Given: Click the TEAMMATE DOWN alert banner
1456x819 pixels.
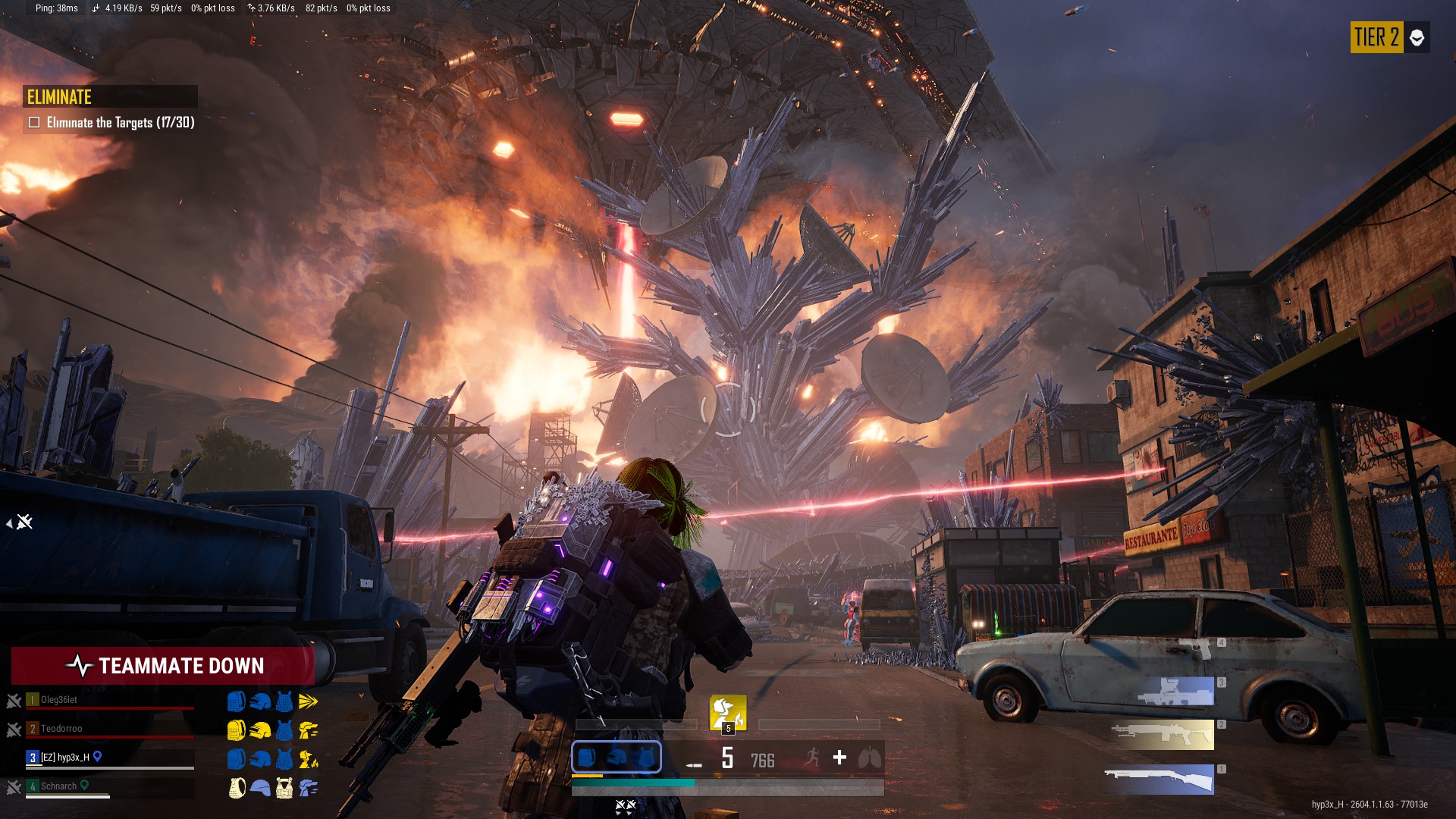Looking at the screenshot, I should point(163,666).
